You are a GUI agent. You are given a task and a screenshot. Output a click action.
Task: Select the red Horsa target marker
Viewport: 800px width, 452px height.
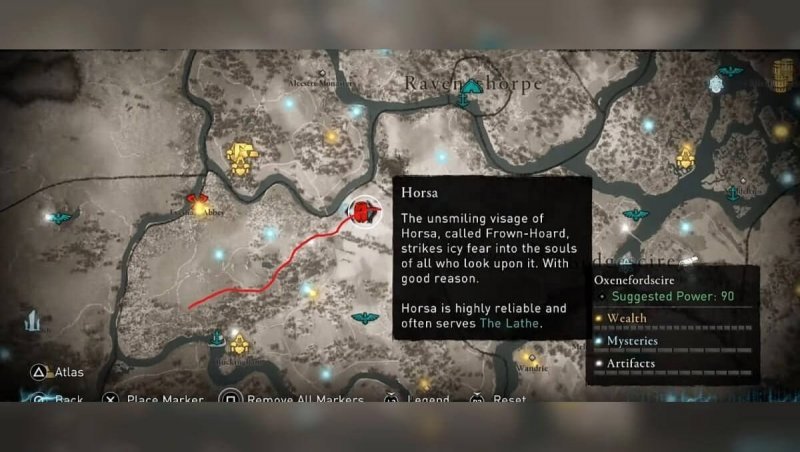pyautogui.click(x=364, y=211)
